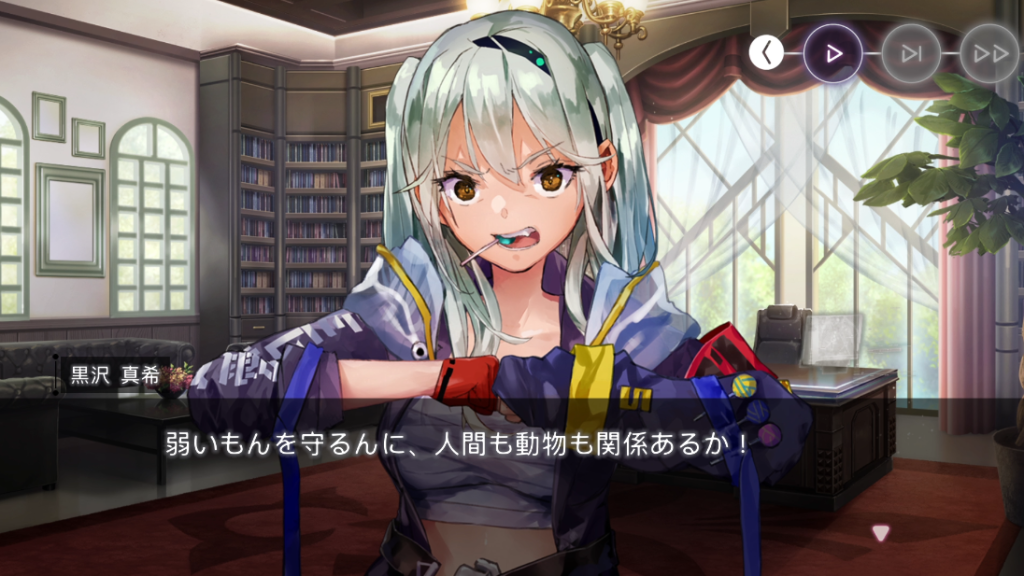Collapse the playback controls with the left arrow
This screenshot has height=576, width=1024.
(766, 53)
